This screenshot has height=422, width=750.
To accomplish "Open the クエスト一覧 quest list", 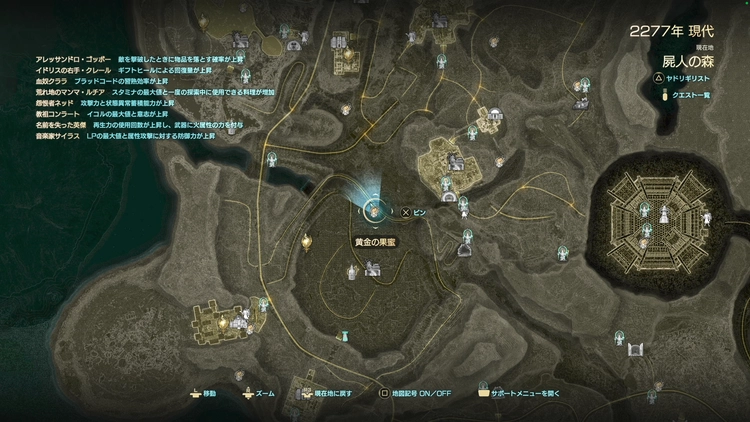I will (x=695, y=95).
